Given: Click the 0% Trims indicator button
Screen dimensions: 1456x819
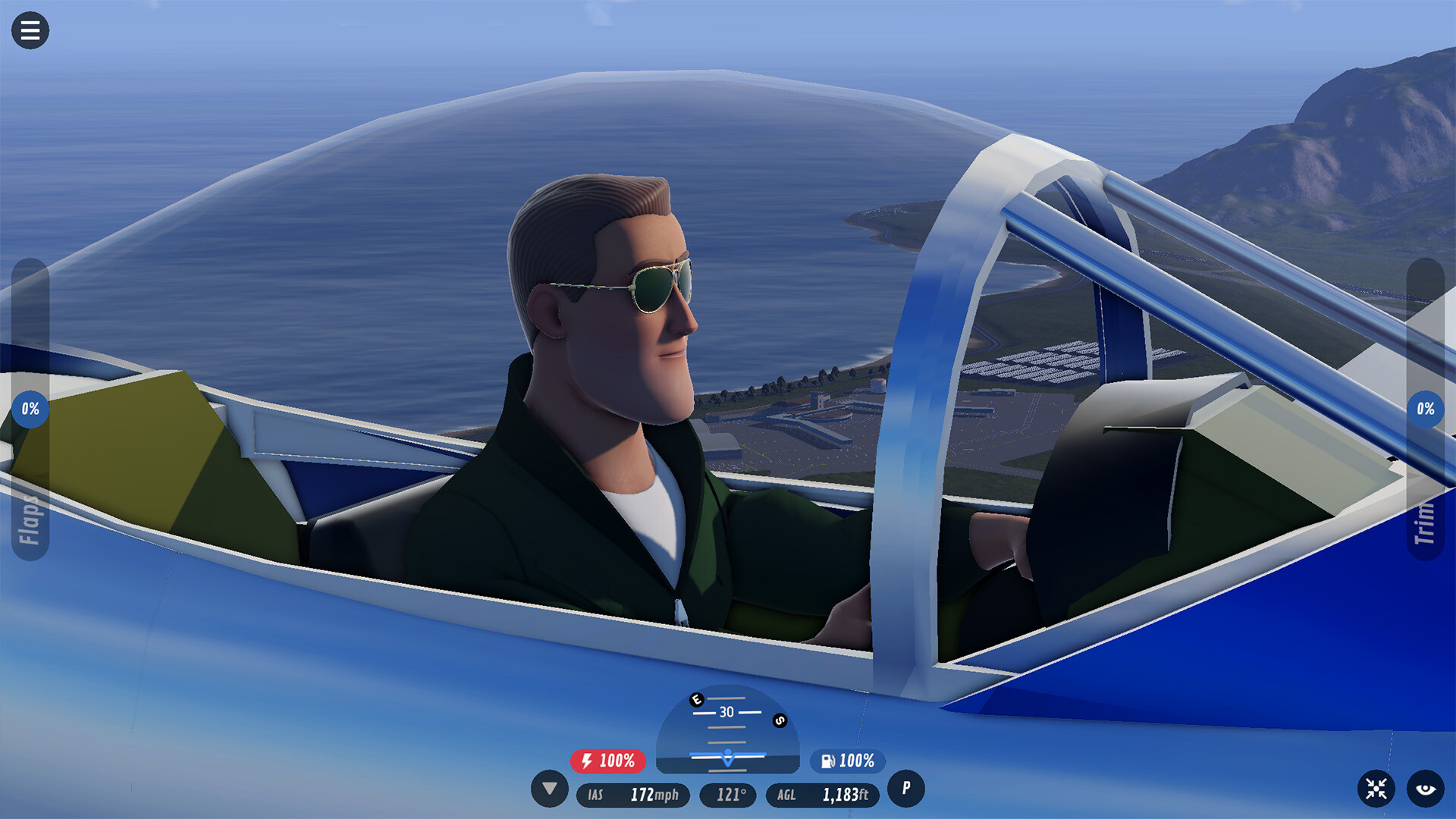Looking at the screenshot, I should 1427,408.
